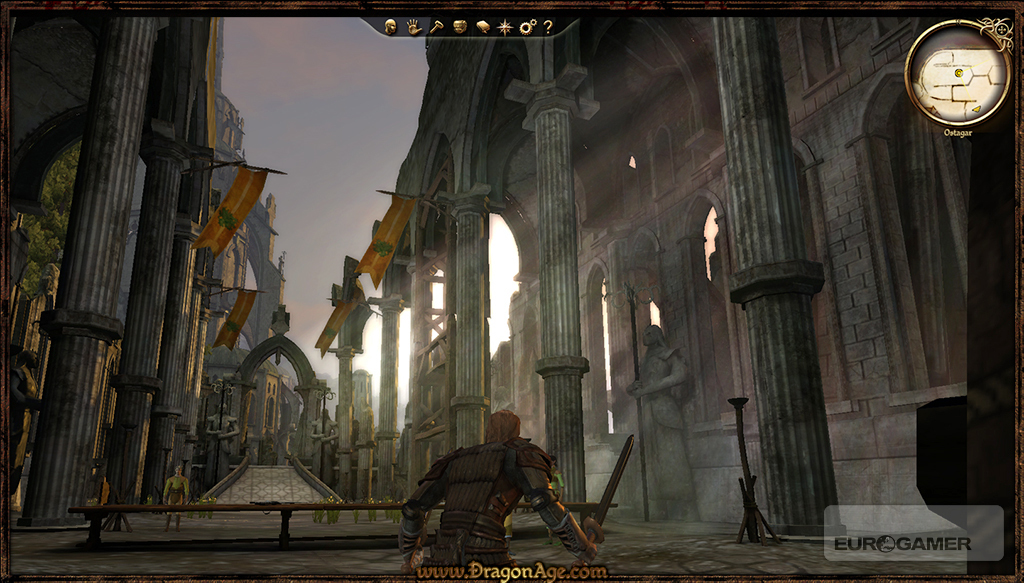This screenshot has width=1024, height=583.
Task: Click the golden hand icon
Action: click(x=414, y=27)
